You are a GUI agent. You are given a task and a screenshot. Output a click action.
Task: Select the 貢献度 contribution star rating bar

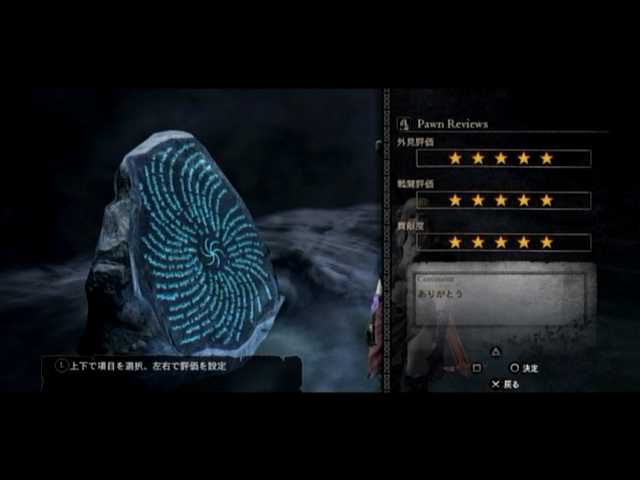click(503, 242)
